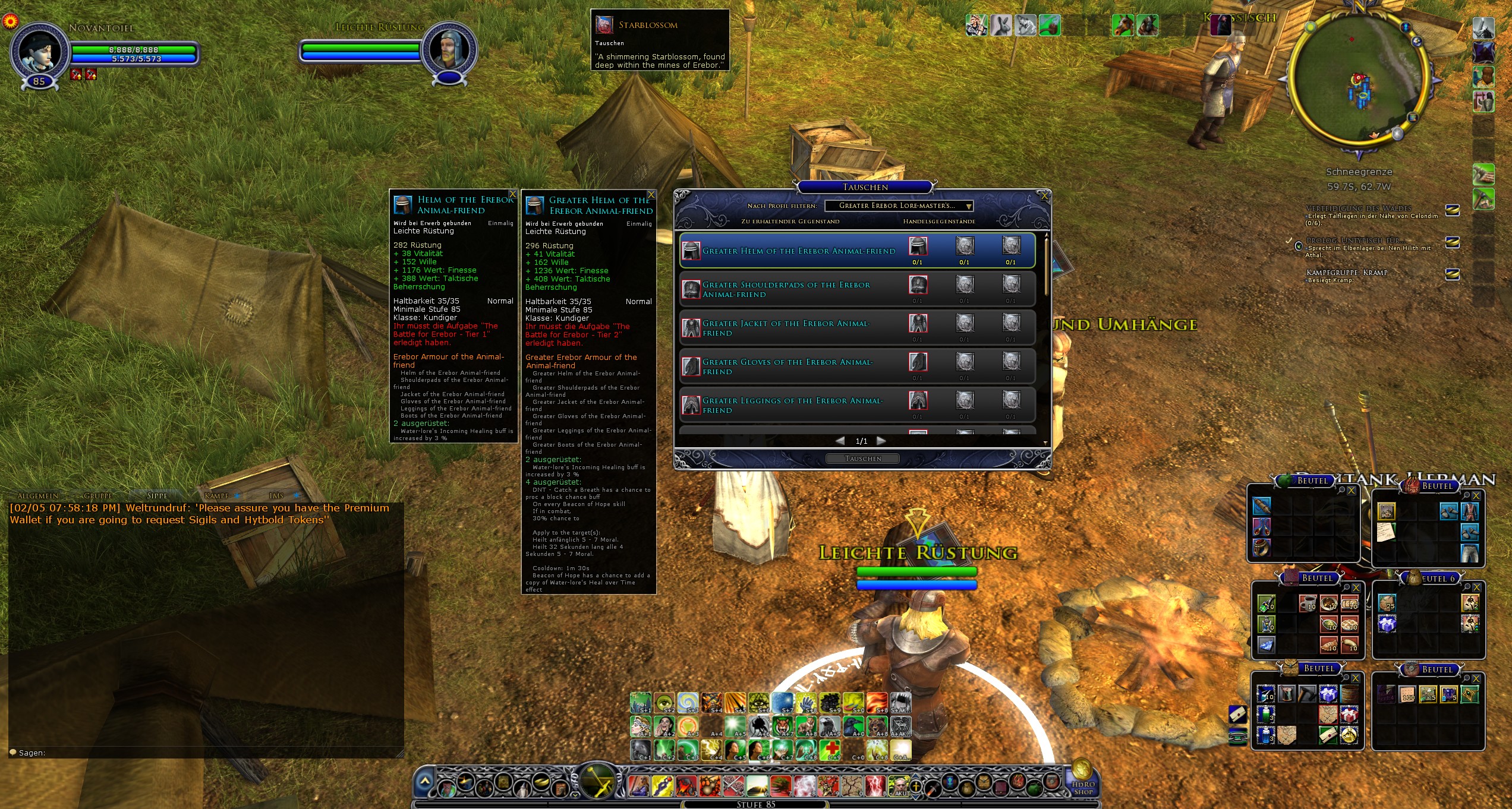The height and width of the screenshot is (809, 1512).
Task: Pick Greater Gloves of the Erebor Animal-friend
Action: click(787, 367)
